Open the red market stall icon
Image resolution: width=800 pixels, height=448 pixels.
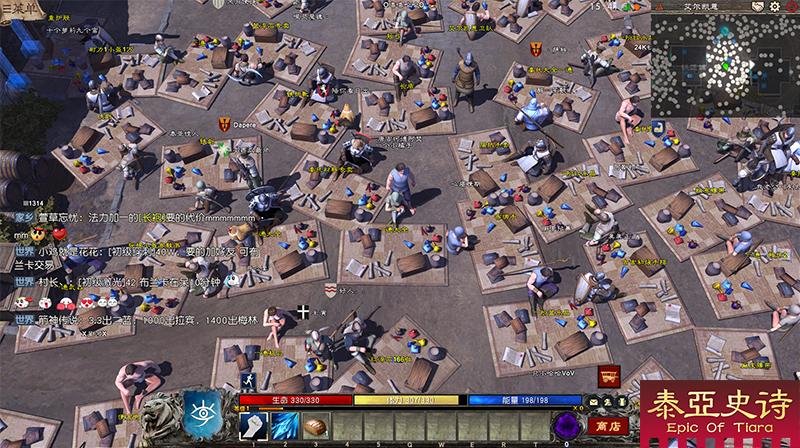coord(607,376)
